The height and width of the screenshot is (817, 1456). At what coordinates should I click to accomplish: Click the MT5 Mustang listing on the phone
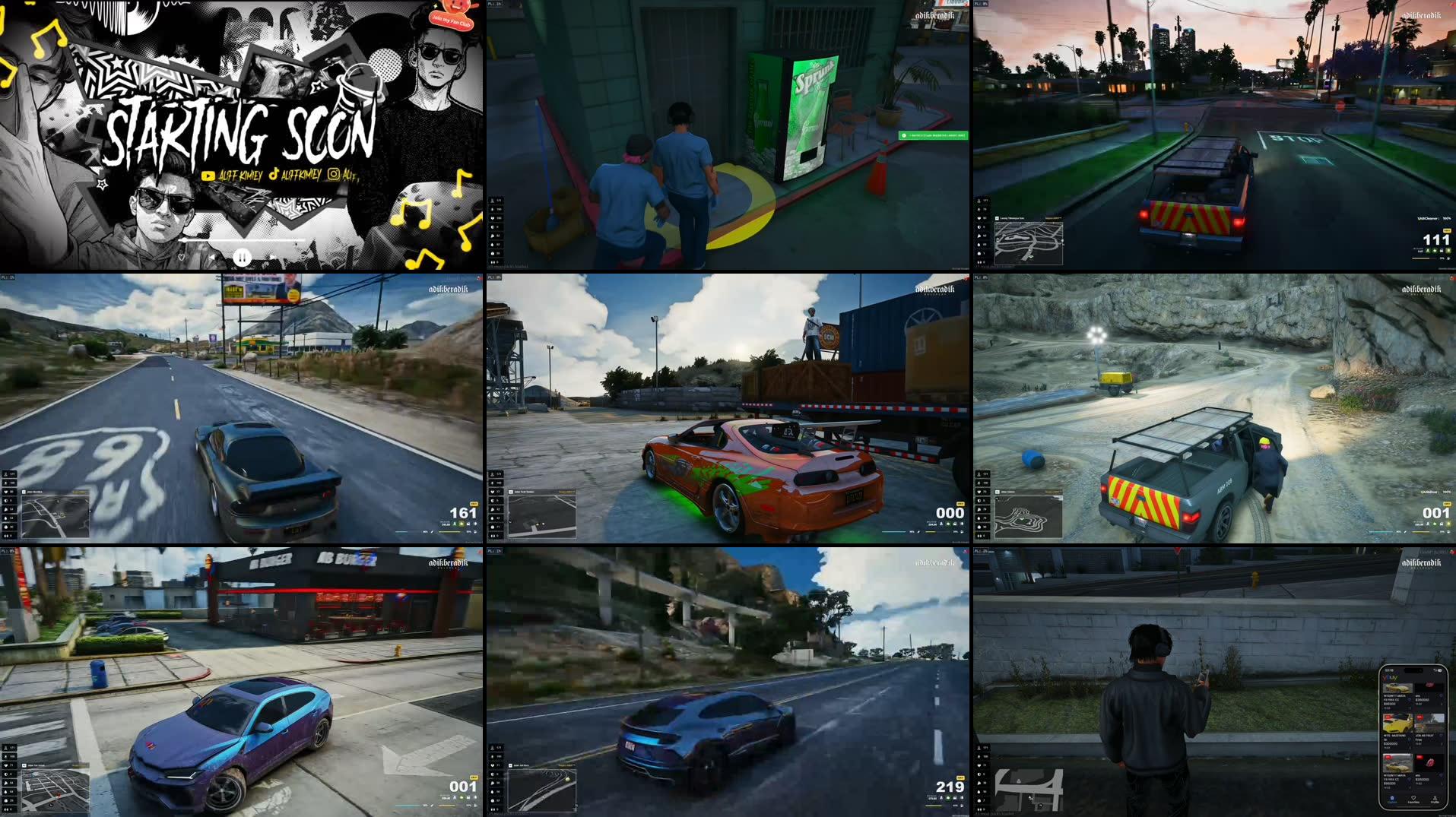coord(1397,722)
